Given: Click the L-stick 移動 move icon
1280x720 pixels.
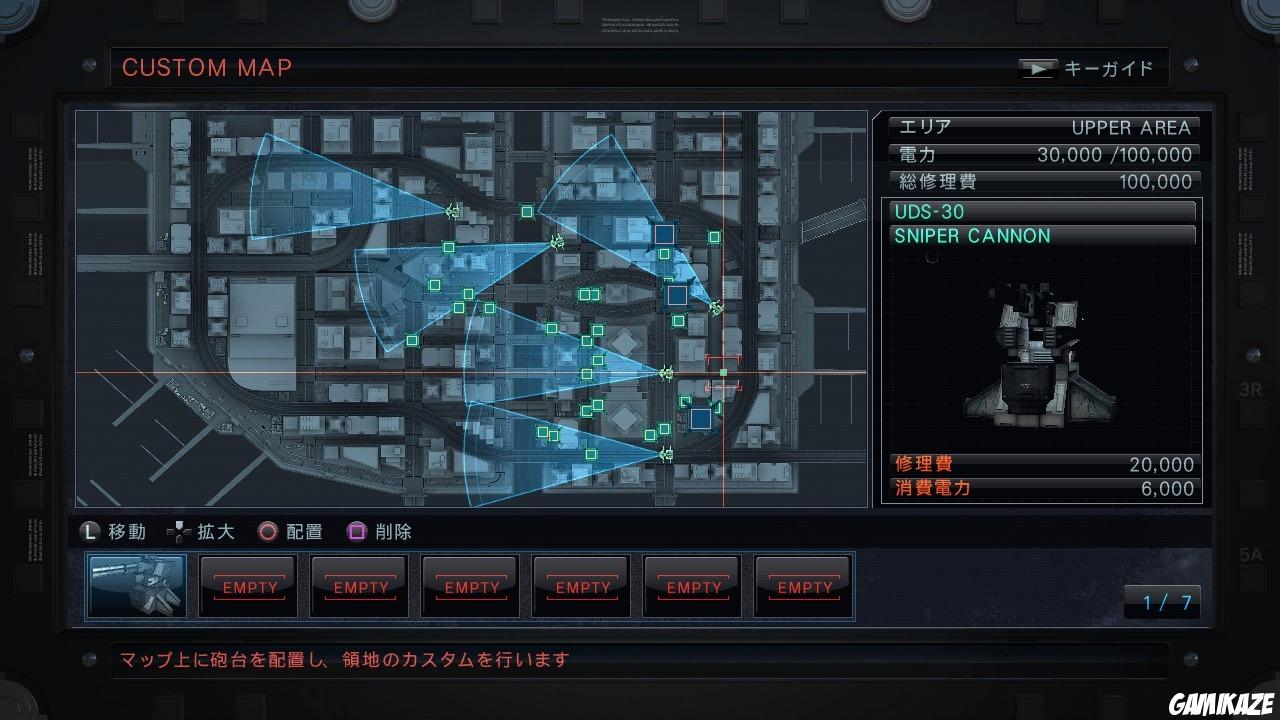Looking at the screenshot, I should click(91, 532).
